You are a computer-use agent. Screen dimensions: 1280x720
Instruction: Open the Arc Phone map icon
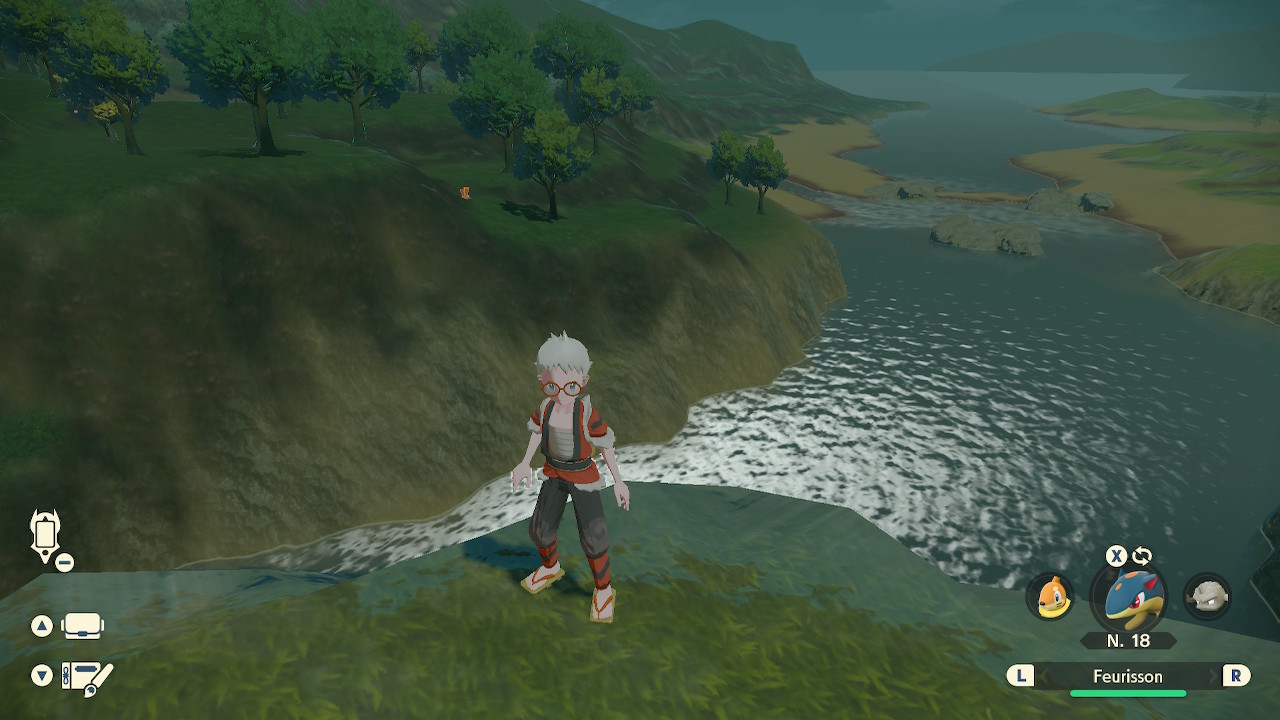pyautogui.click(x=46, y=535)
